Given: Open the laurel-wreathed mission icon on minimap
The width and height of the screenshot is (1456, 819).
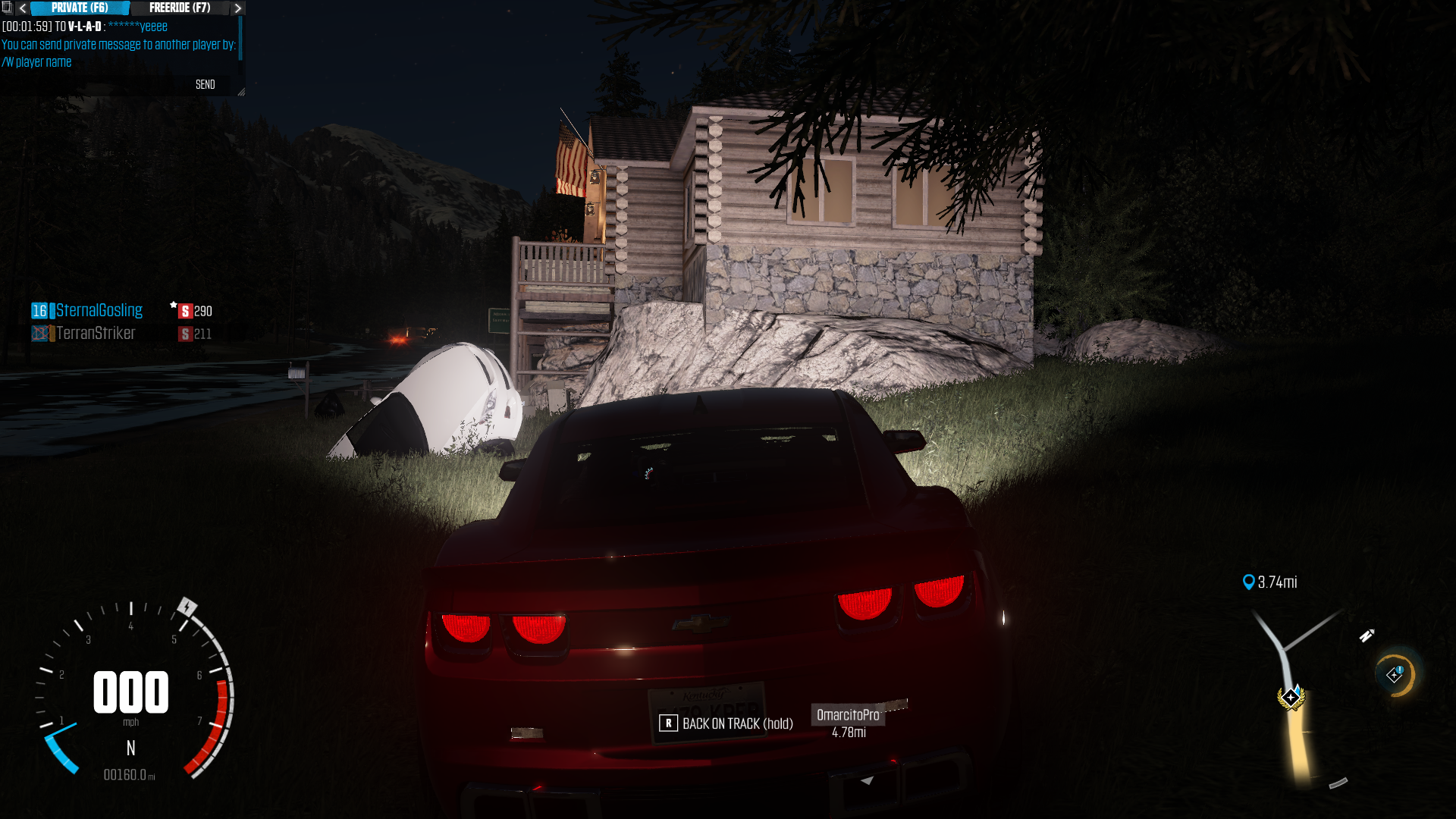Looking at the screenshot, I should pos(1291,697).
